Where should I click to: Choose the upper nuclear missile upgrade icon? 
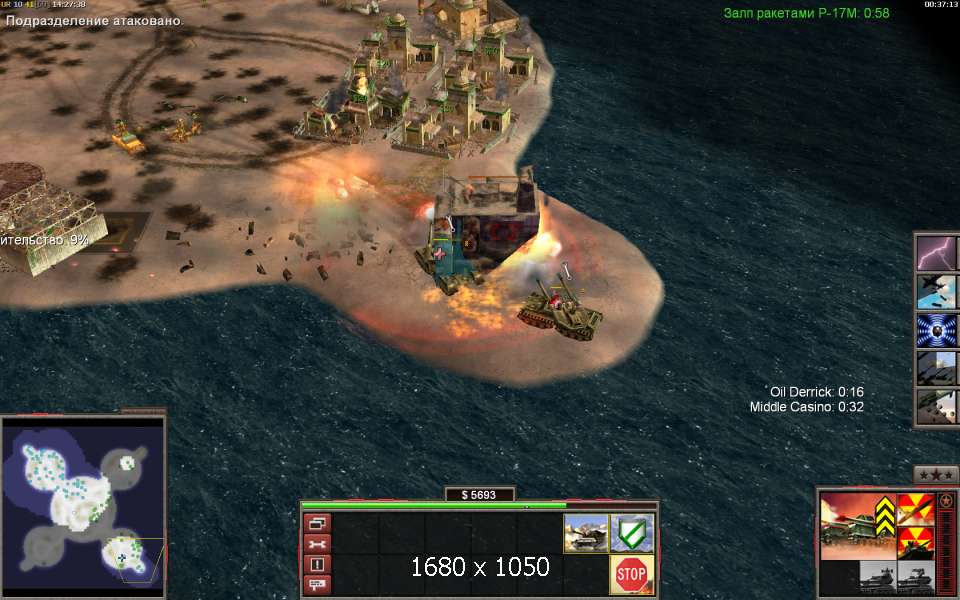point(915,510)
